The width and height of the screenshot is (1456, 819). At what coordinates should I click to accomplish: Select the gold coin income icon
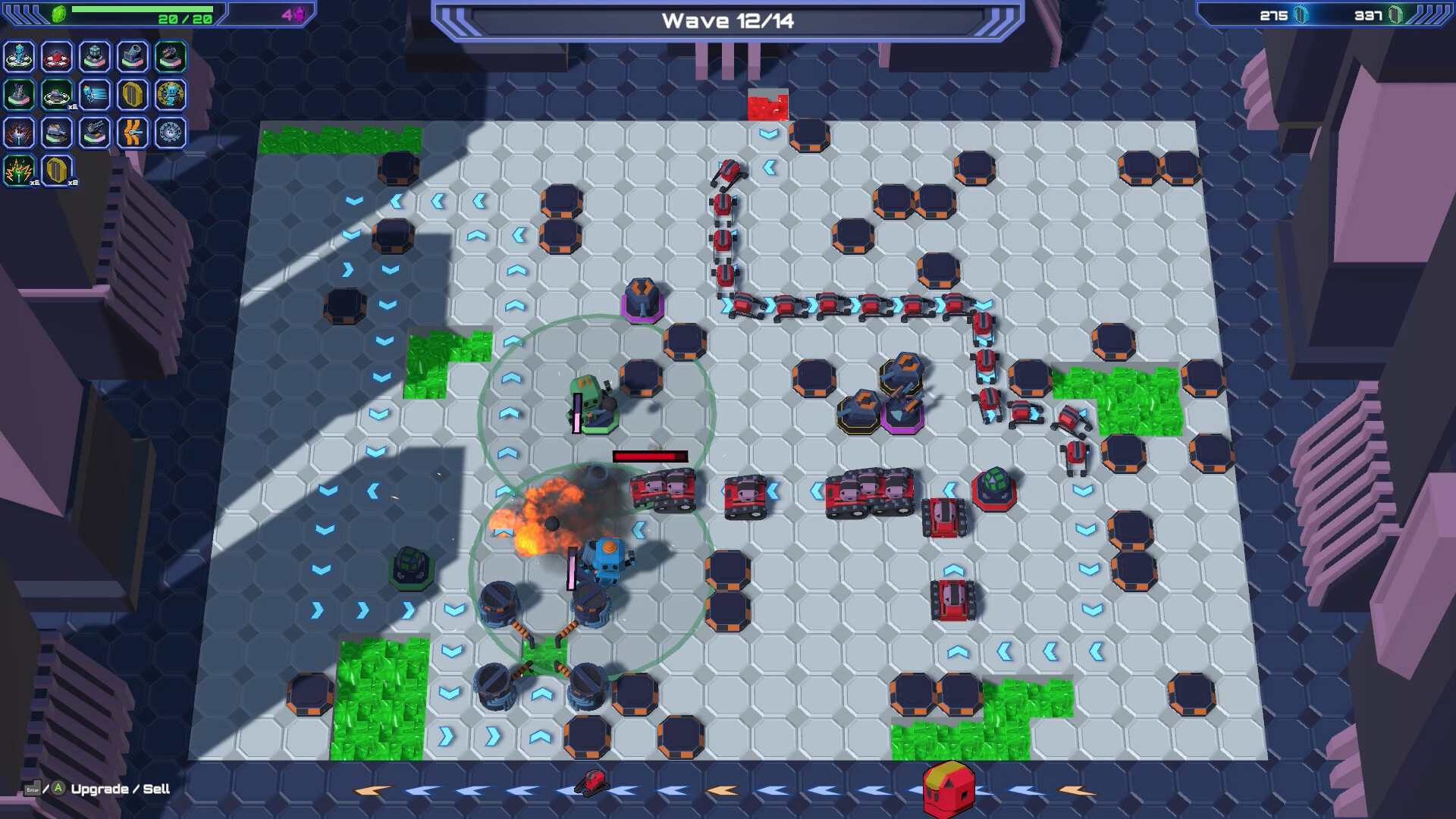point(131,96)
